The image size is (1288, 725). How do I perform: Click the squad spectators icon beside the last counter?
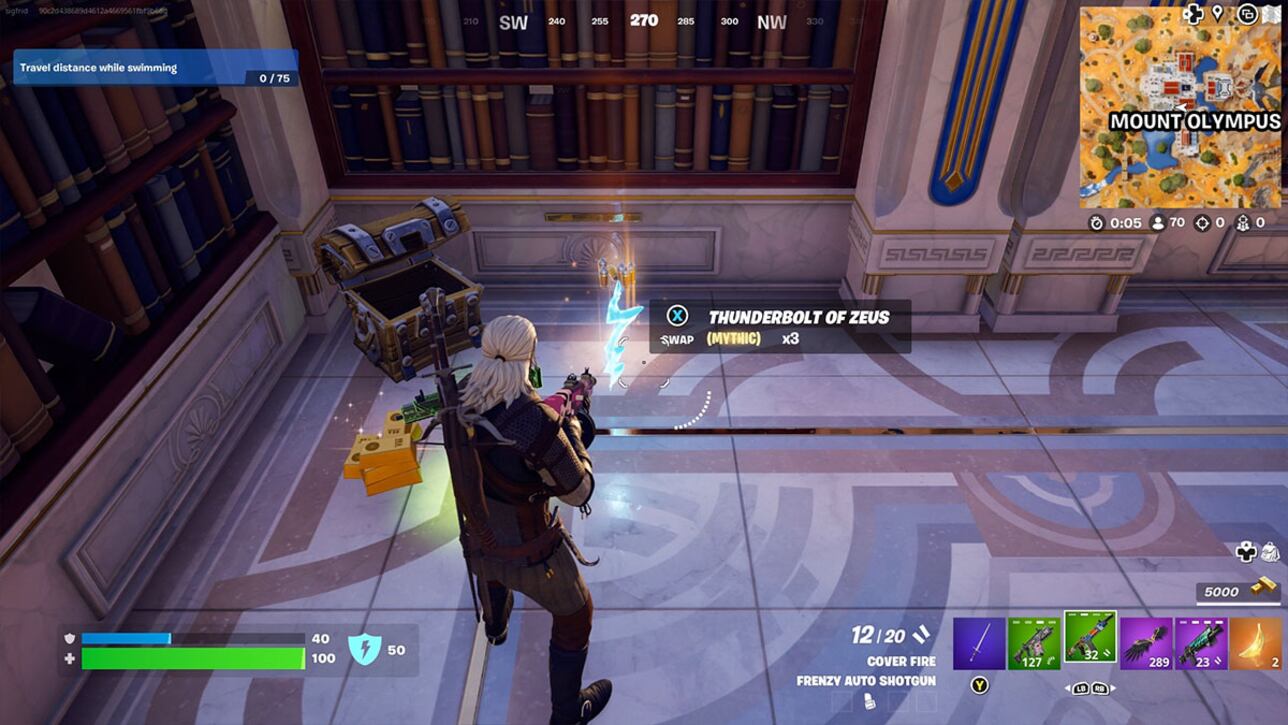point(1243,223)
